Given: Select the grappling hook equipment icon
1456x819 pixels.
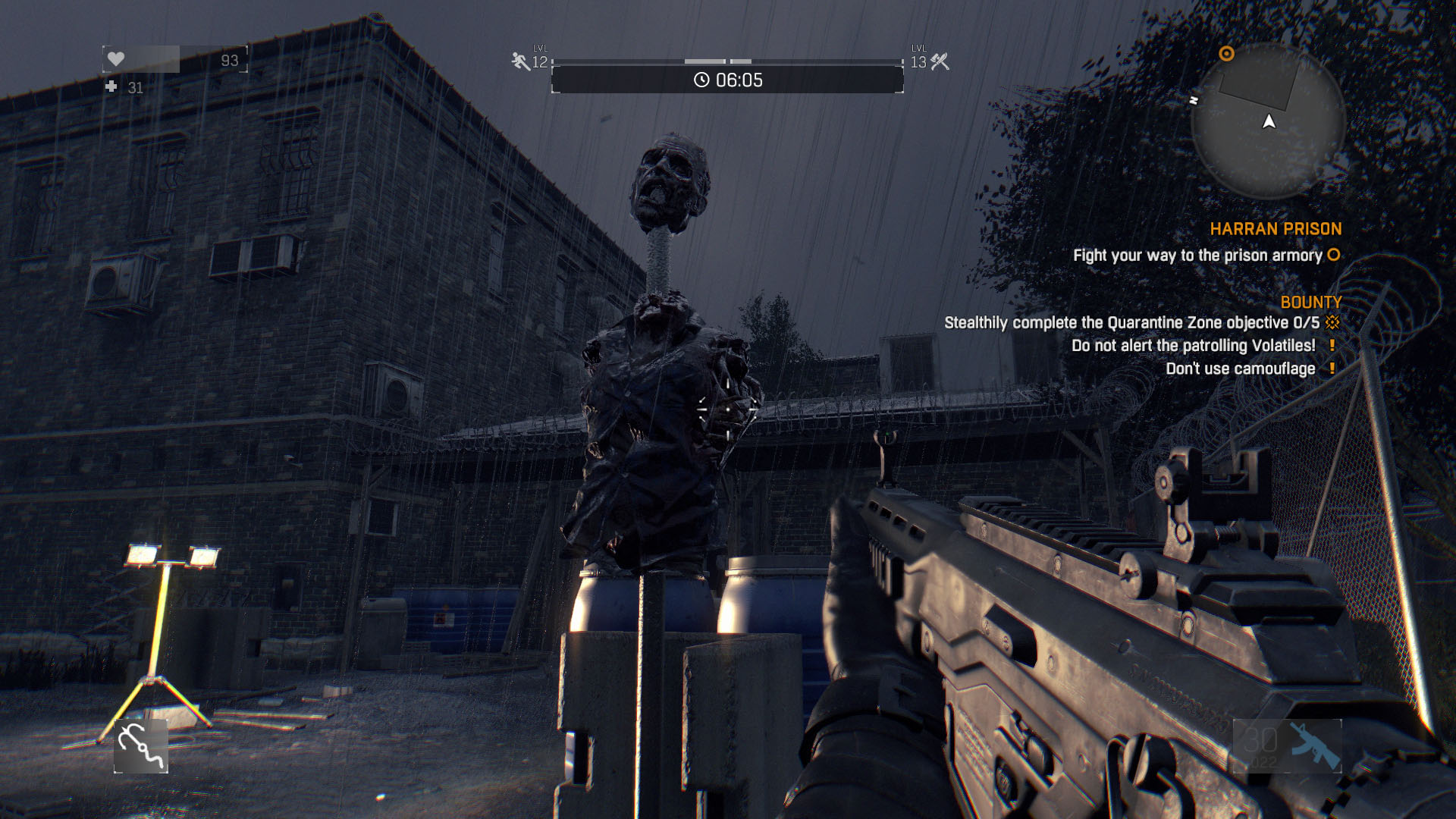Looking at the screenshot, I should 141,746.
